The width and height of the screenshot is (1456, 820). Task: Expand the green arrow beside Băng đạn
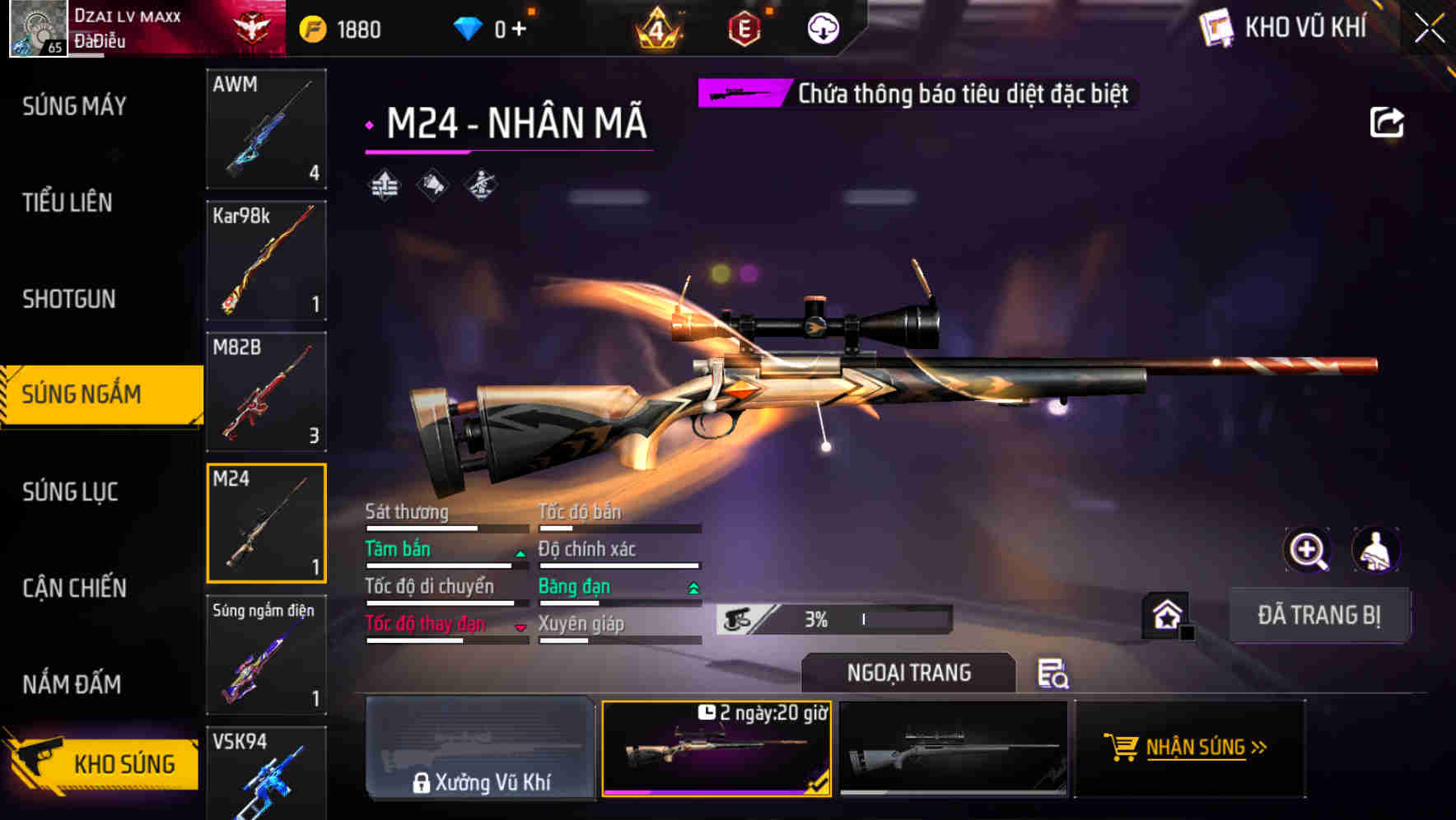(693, 589)
